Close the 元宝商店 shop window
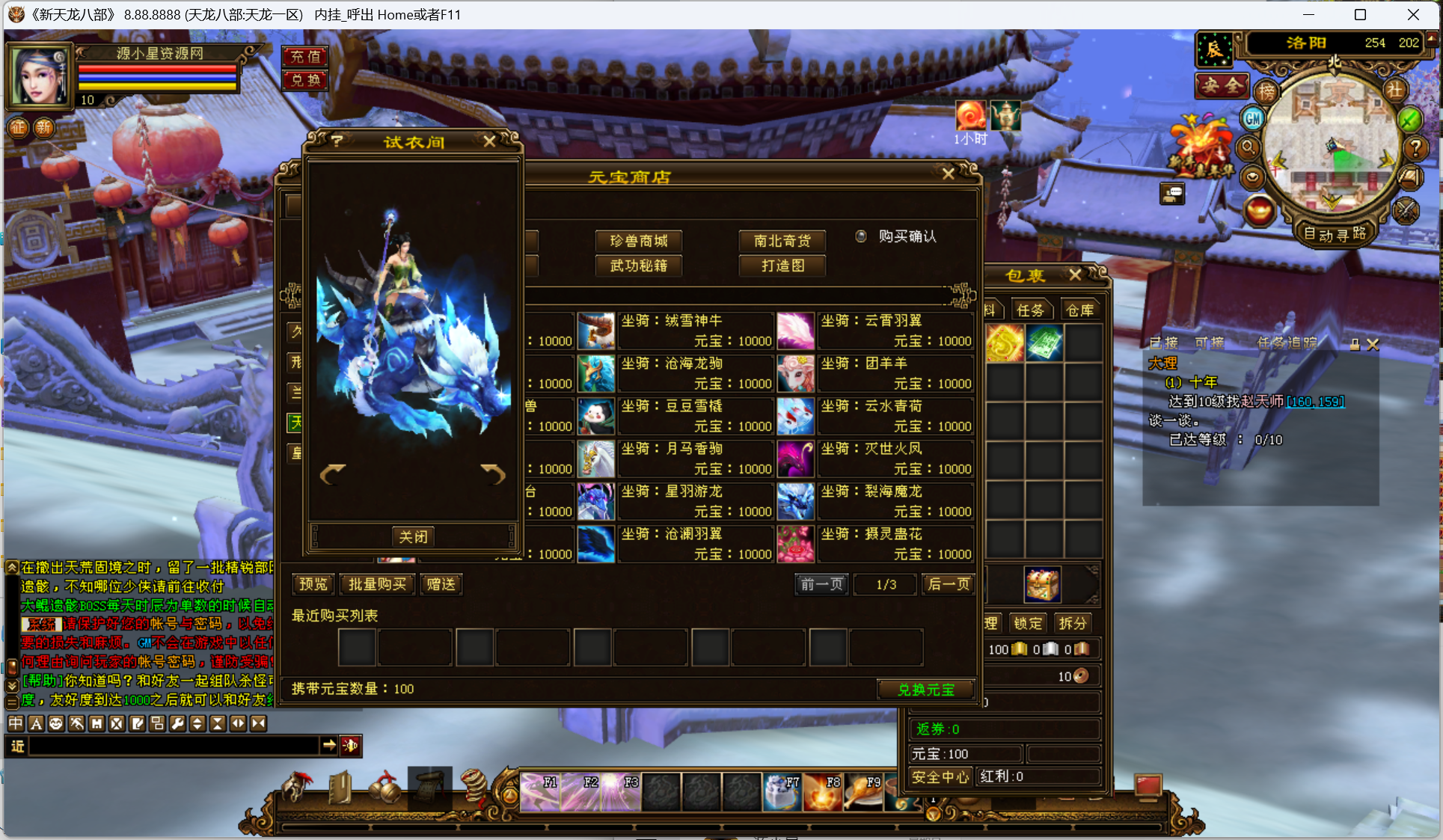Viewport: 1443px width, 840px height. [x=948, y=174]
